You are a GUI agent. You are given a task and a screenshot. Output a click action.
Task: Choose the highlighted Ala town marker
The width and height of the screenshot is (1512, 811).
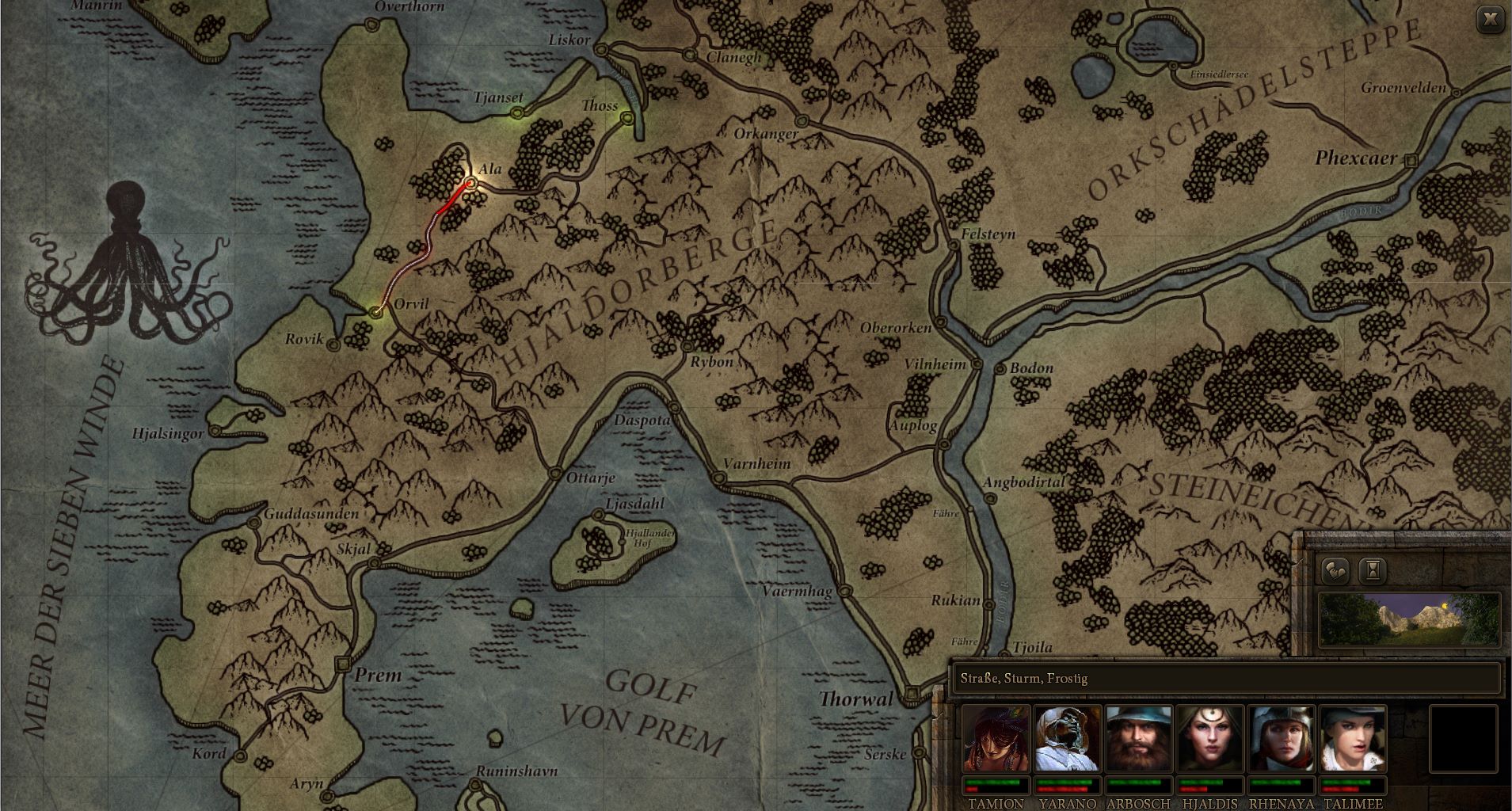click(x=470, y=183)
